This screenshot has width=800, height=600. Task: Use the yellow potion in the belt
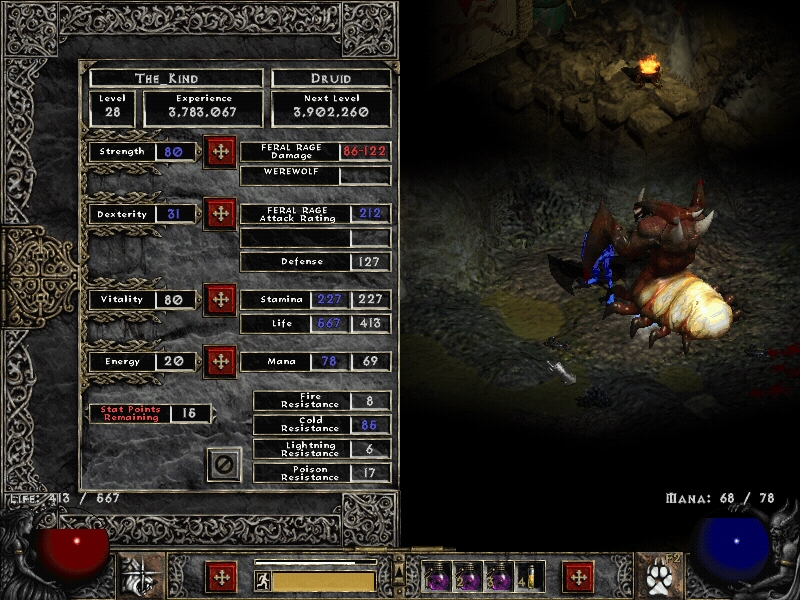(528, 577)
